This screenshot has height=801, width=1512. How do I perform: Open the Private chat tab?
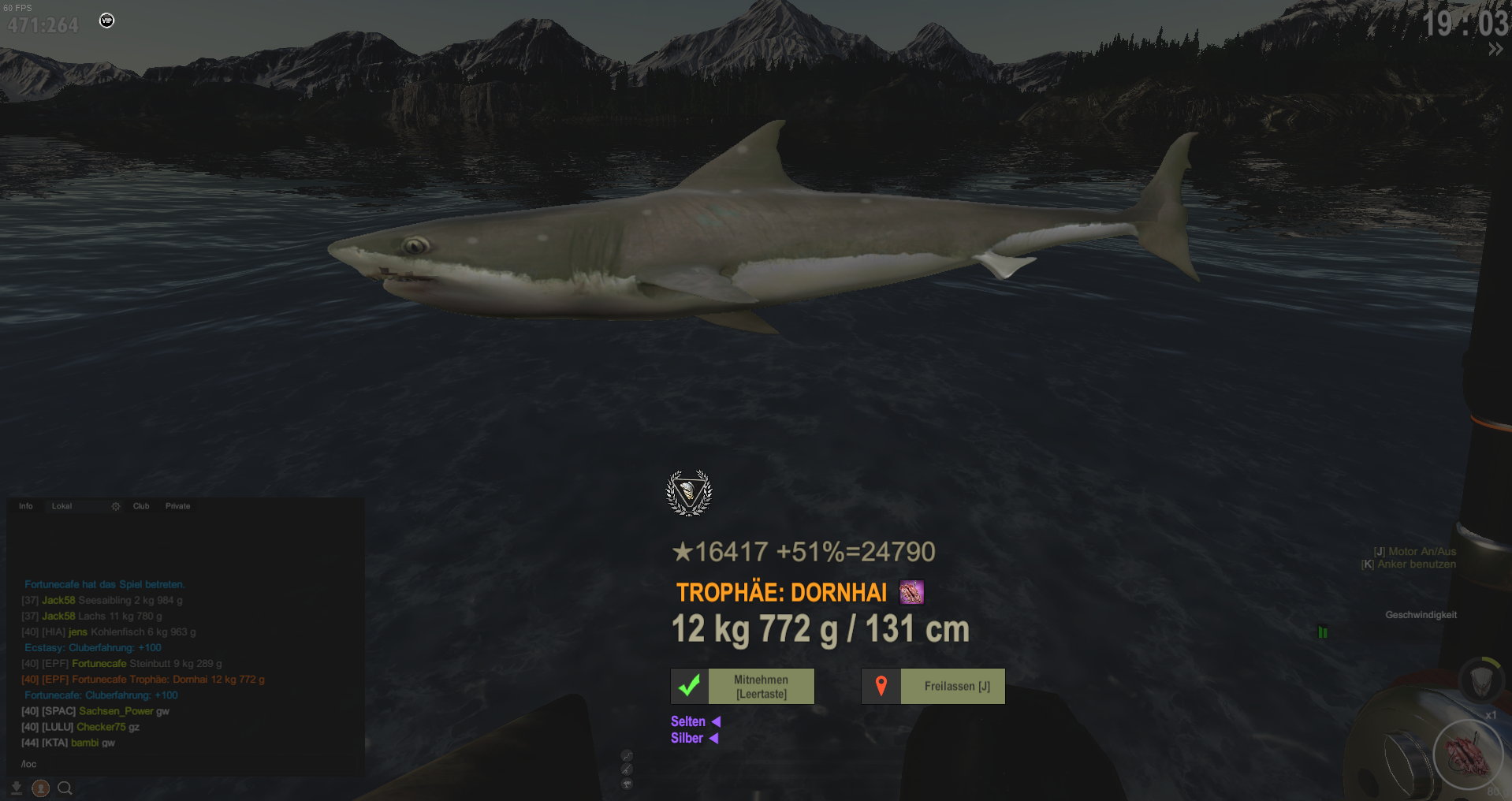click(x=178, y=506)
